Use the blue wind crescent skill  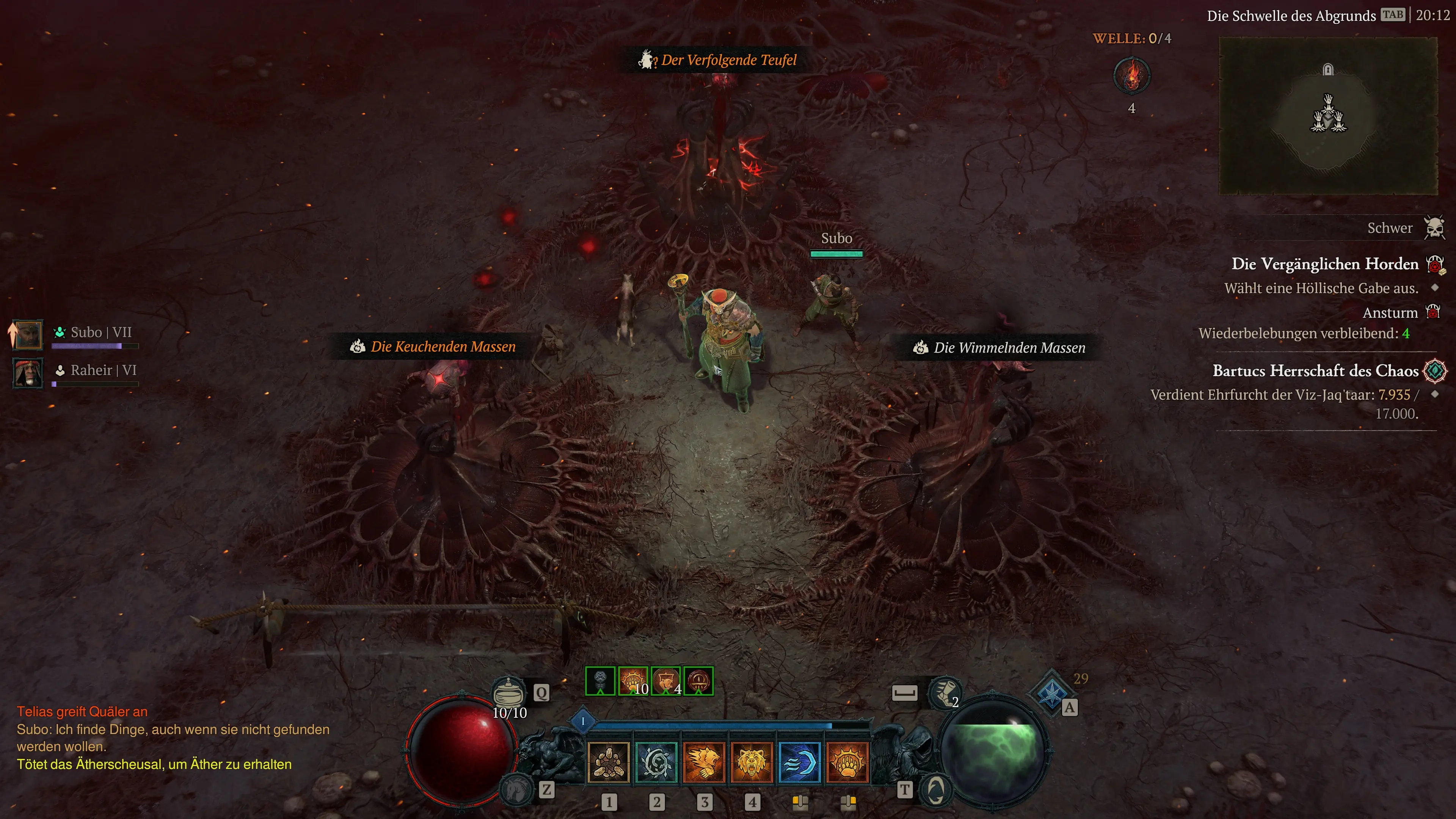(799, 763)
